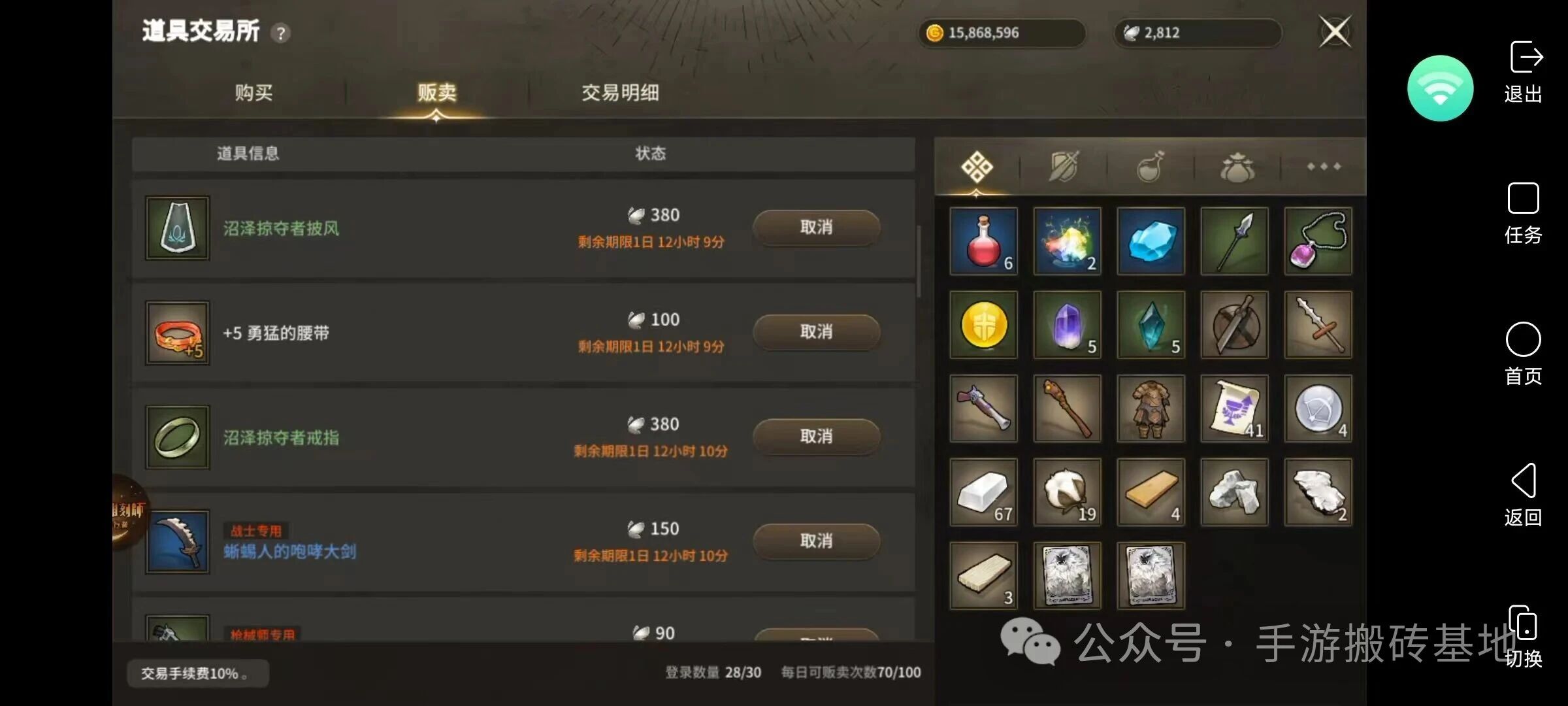Select the equipment filter icon
Image resolution: width=1568 pixels, height=706 pixels.
point(1063,167)
